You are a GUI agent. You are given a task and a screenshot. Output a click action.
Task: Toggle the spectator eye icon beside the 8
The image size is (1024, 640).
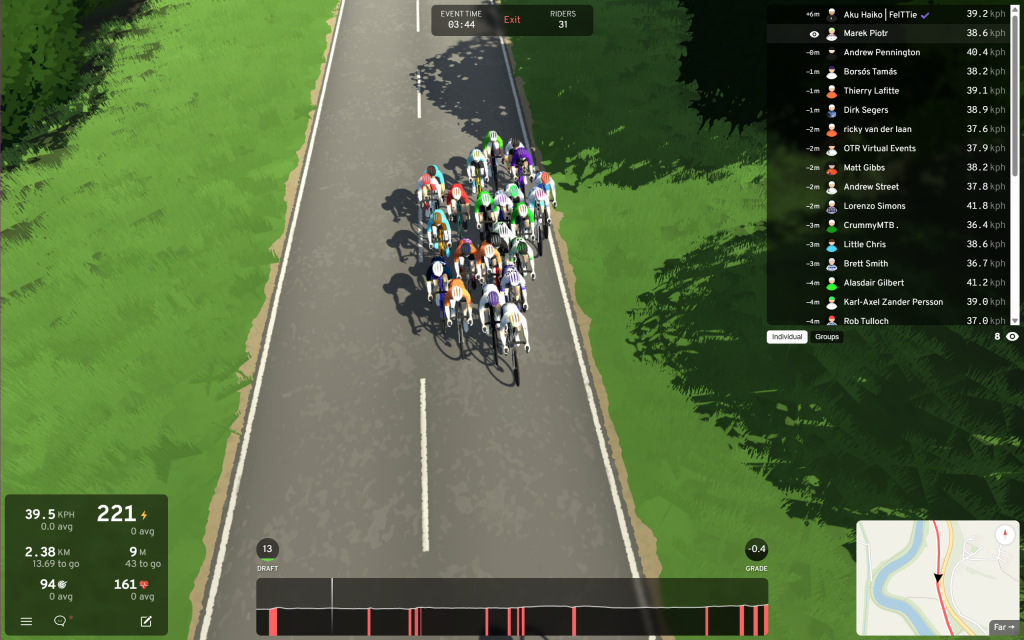1012,337
